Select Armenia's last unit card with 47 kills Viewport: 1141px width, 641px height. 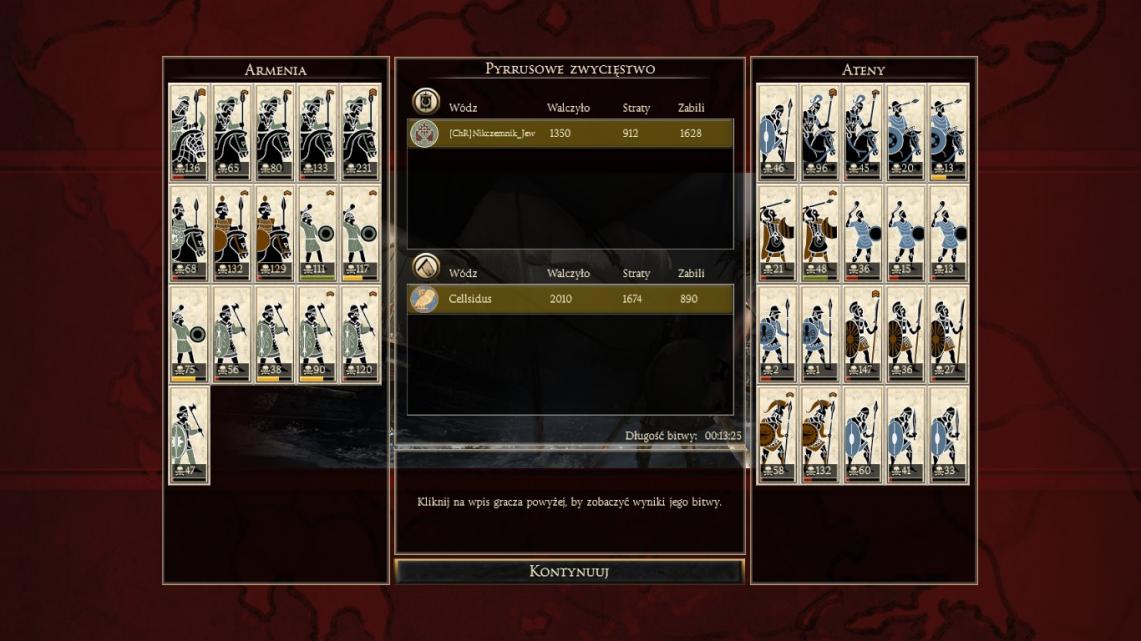click(x=189, y=435)
